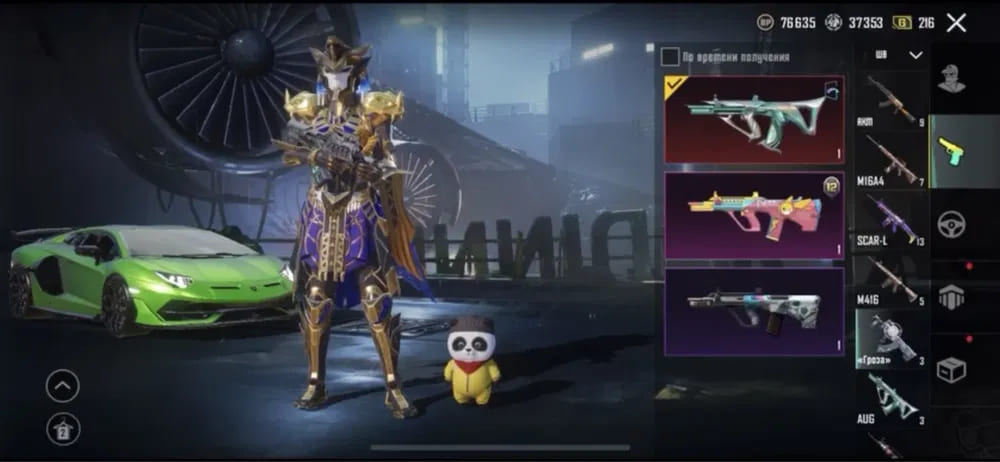Open the yellow pistol weapons tab
This screenshot has height=462, width=1000.
click(x=951, y=151)
